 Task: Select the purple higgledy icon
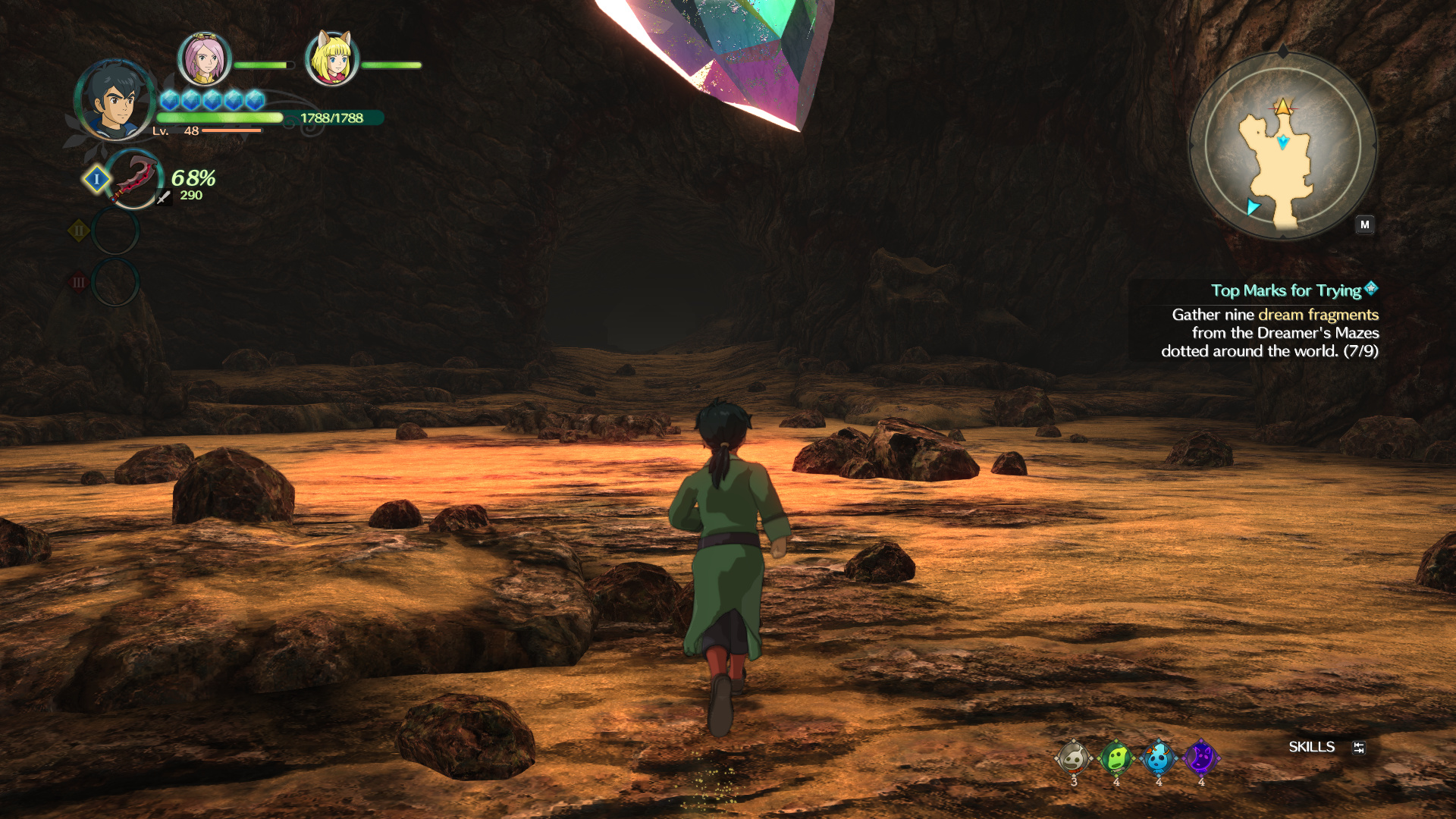pos(1201,757)
